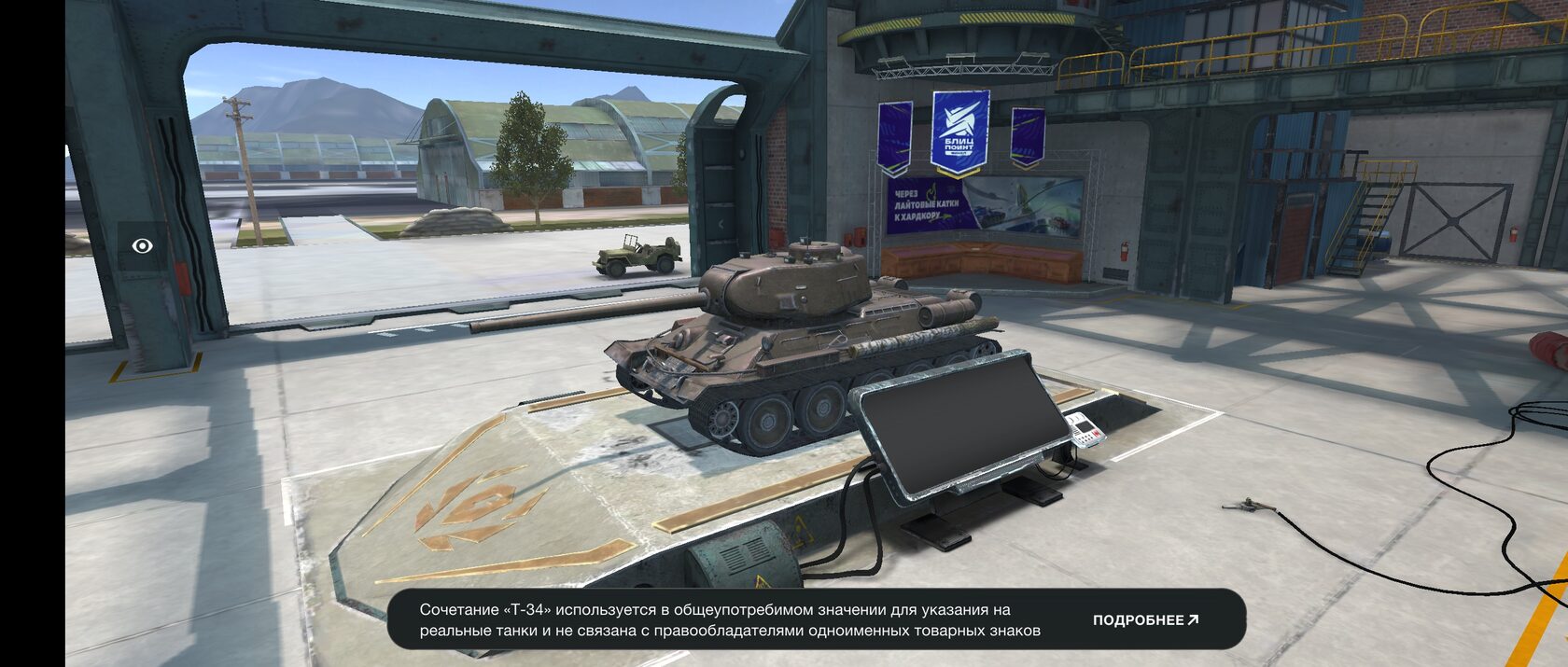Screen dimensions: 1568x667
Task: Open the ПОДРОБНЕЕ link for details
Action: pos(1145,620)
